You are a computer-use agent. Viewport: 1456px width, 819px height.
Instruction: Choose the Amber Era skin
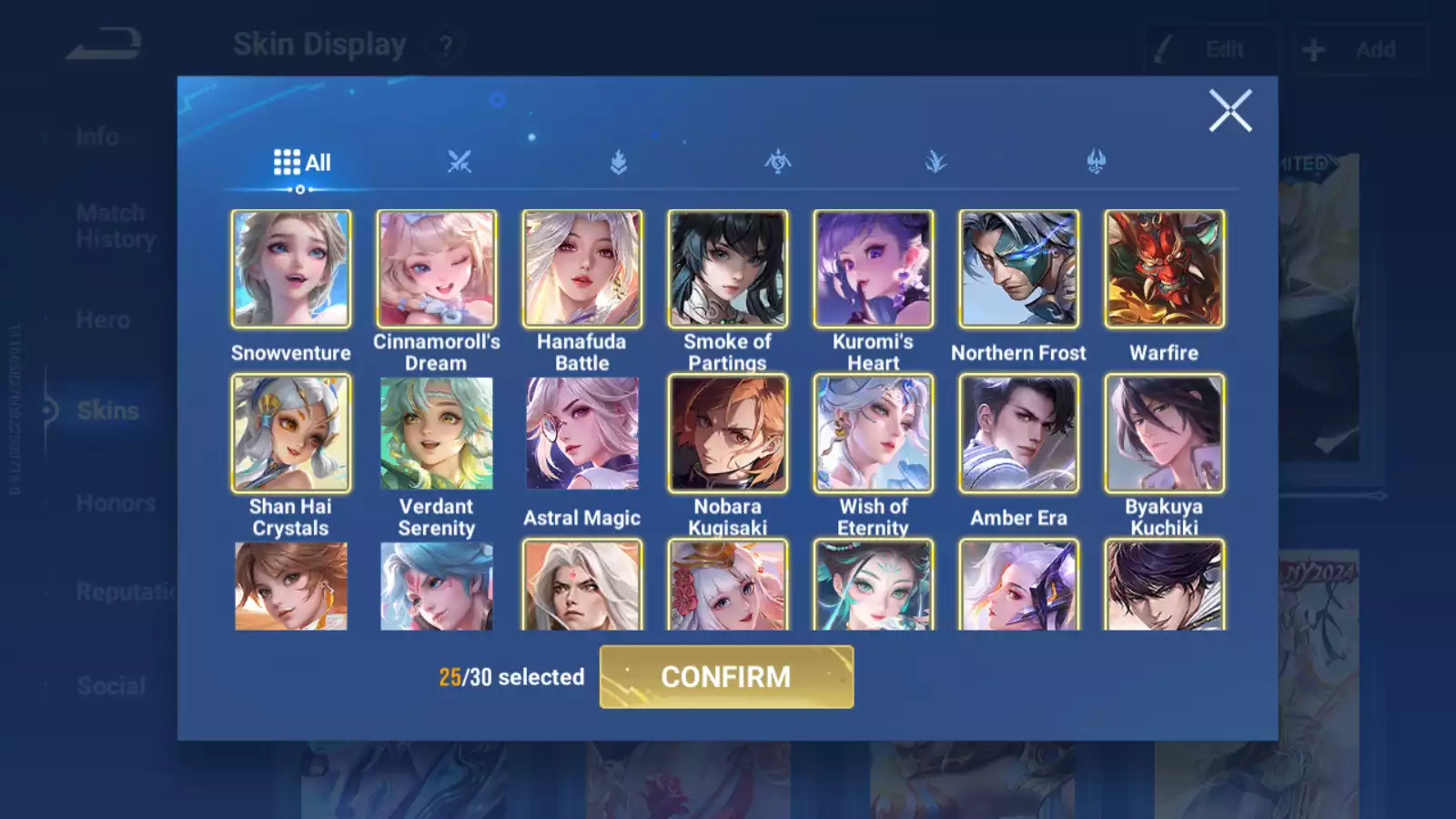coord(1019,434)
